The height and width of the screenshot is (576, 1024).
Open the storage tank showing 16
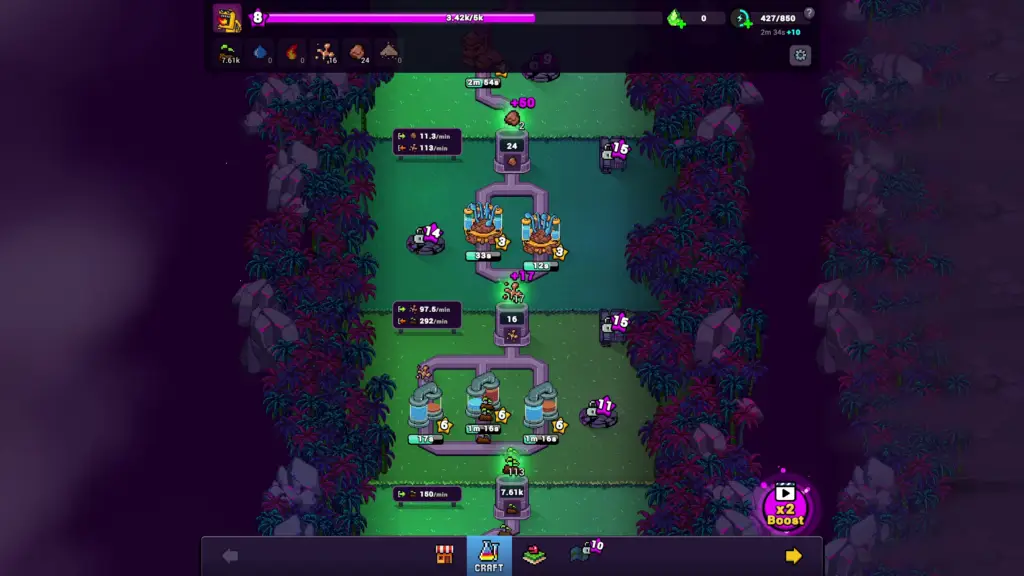512,325
